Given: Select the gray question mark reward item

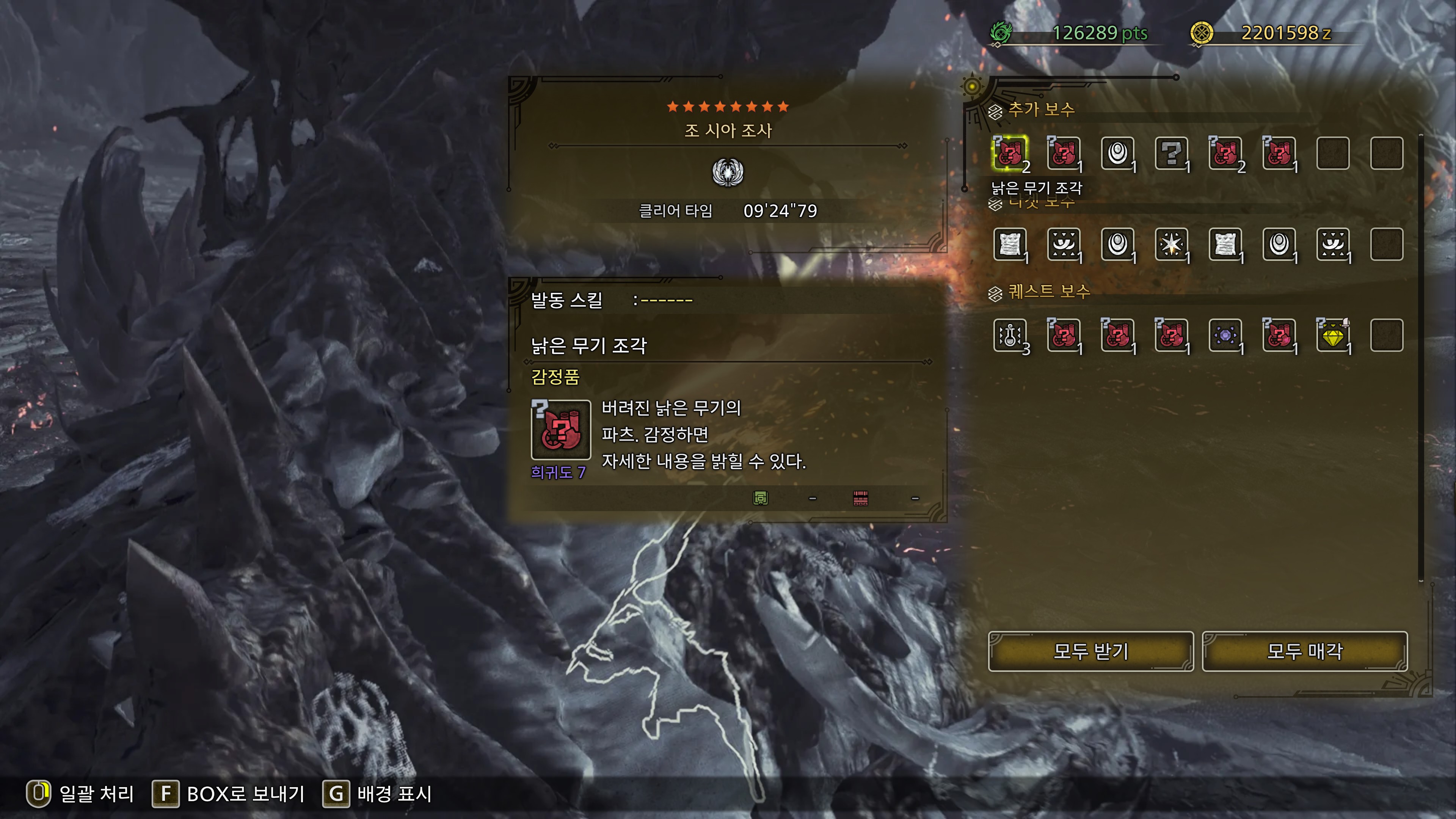Looking at the screenshot, I should (1172, 153).
